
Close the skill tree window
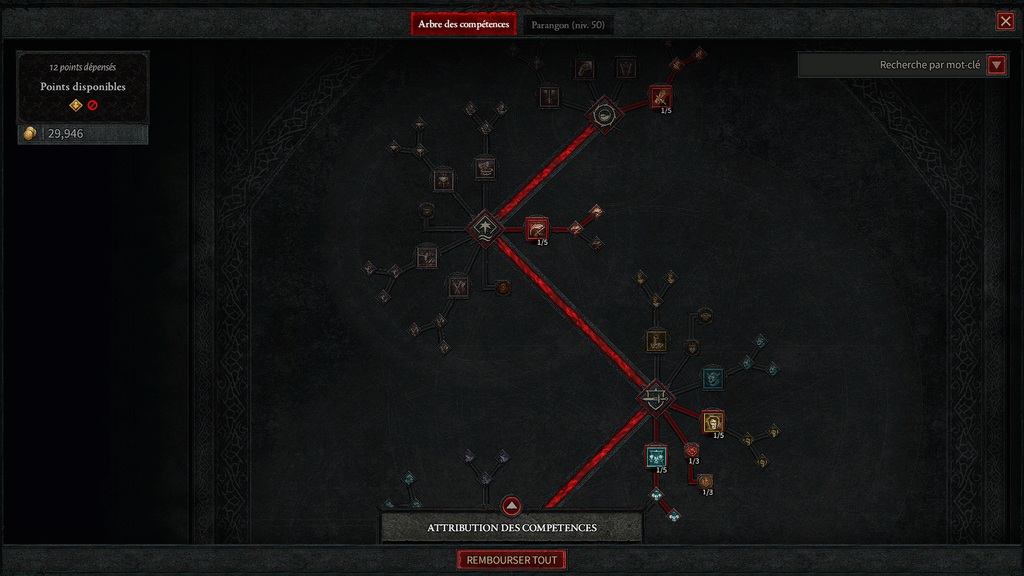click(1005, 21)
